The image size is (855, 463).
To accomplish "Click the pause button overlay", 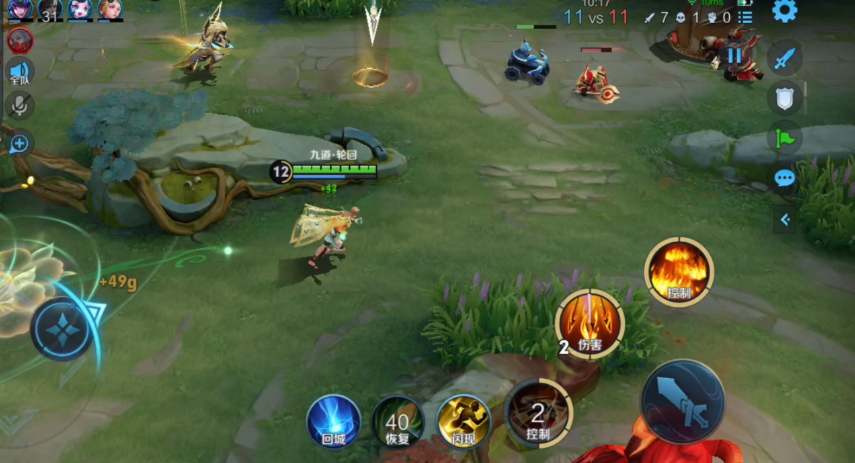I will (735, 55).
